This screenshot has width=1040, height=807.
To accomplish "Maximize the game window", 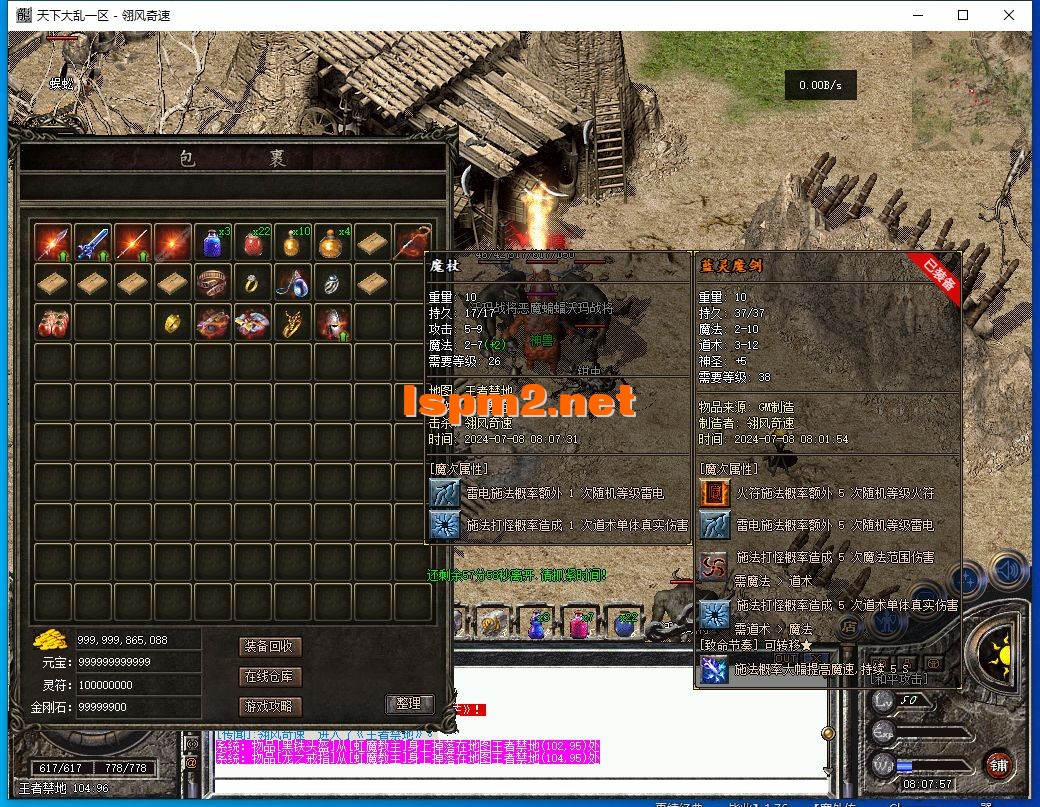I will click(963, 15).
